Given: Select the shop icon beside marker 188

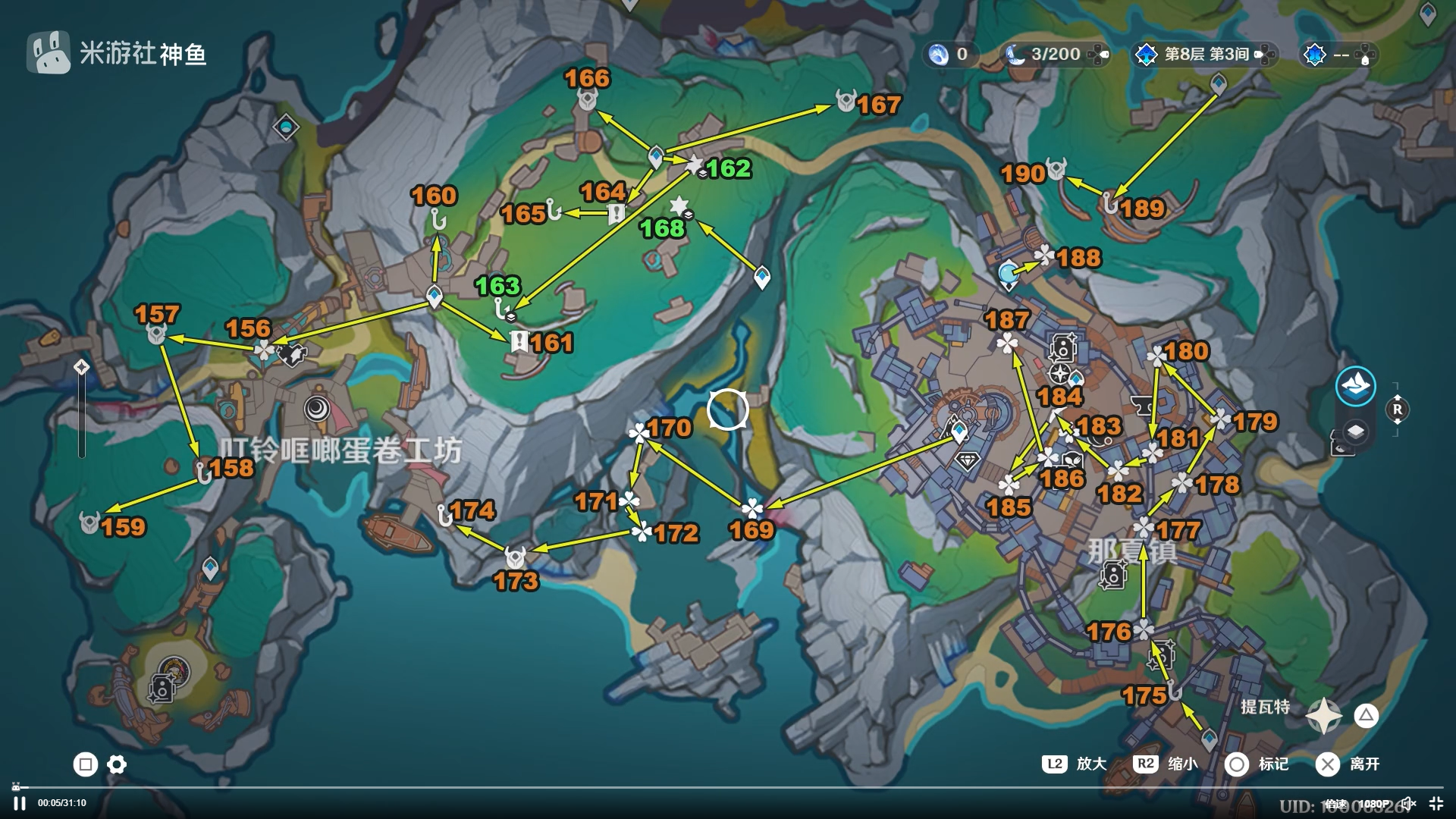Looking at the screenshot, I should tap(1008, 273).
